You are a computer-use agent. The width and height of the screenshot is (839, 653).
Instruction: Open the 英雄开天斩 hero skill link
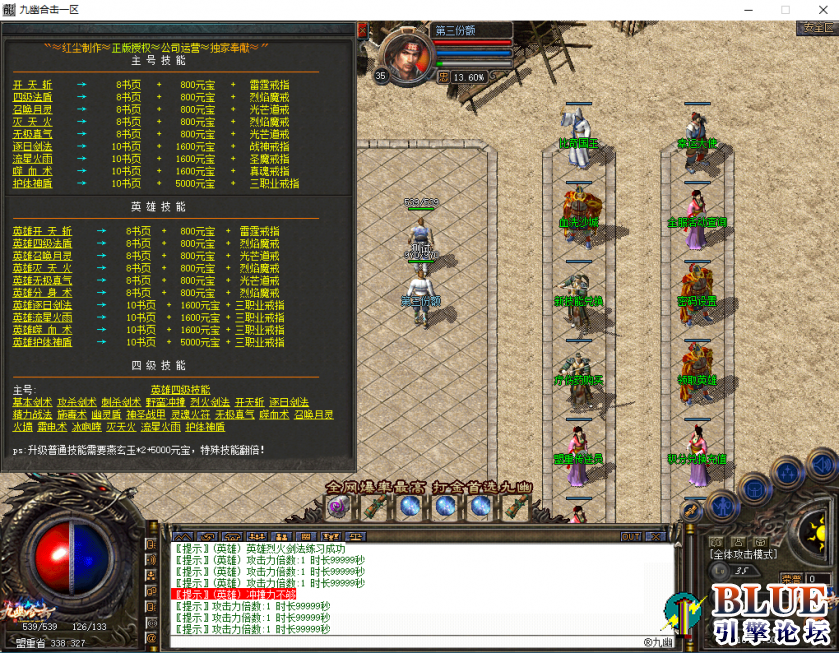tap(42, 231)
